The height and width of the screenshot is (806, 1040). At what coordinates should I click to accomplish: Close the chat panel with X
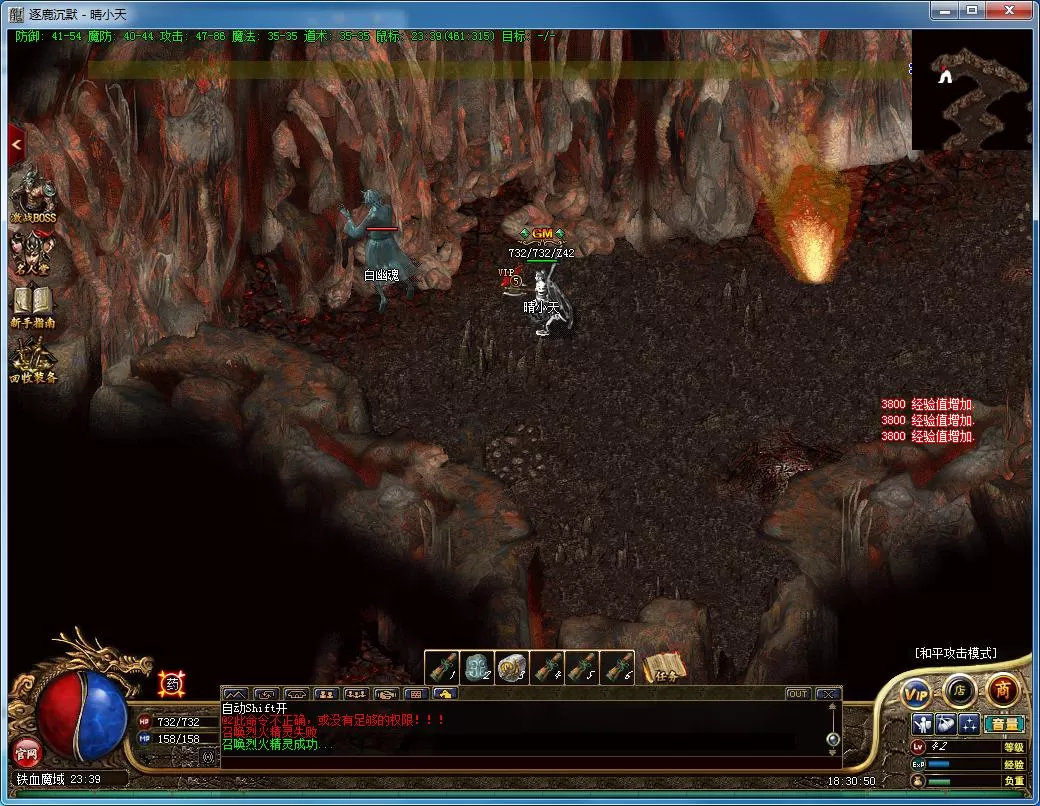tap(827, 694)
